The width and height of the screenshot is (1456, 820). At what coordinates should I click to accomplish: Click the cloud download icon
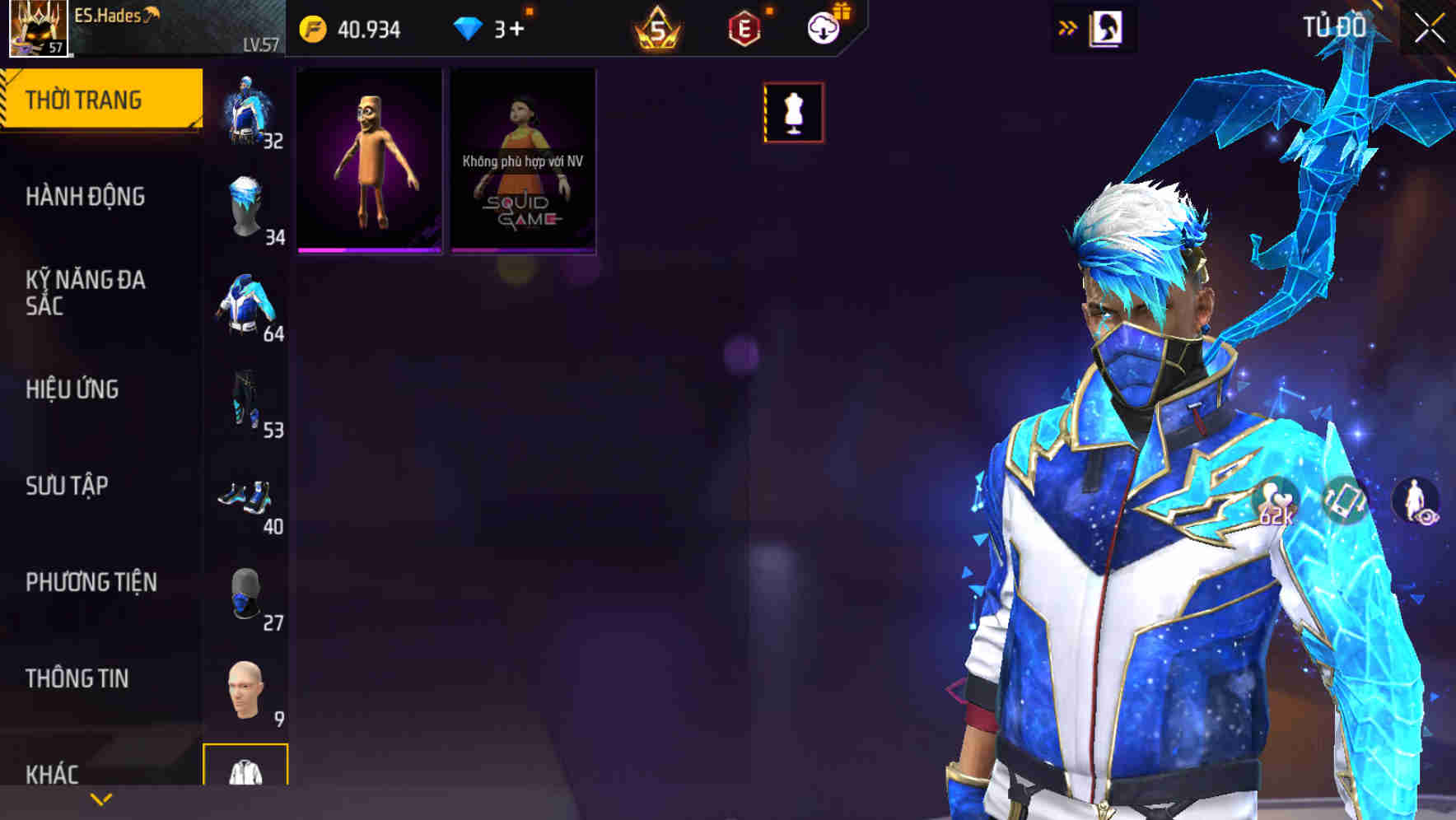click(823, 26)
